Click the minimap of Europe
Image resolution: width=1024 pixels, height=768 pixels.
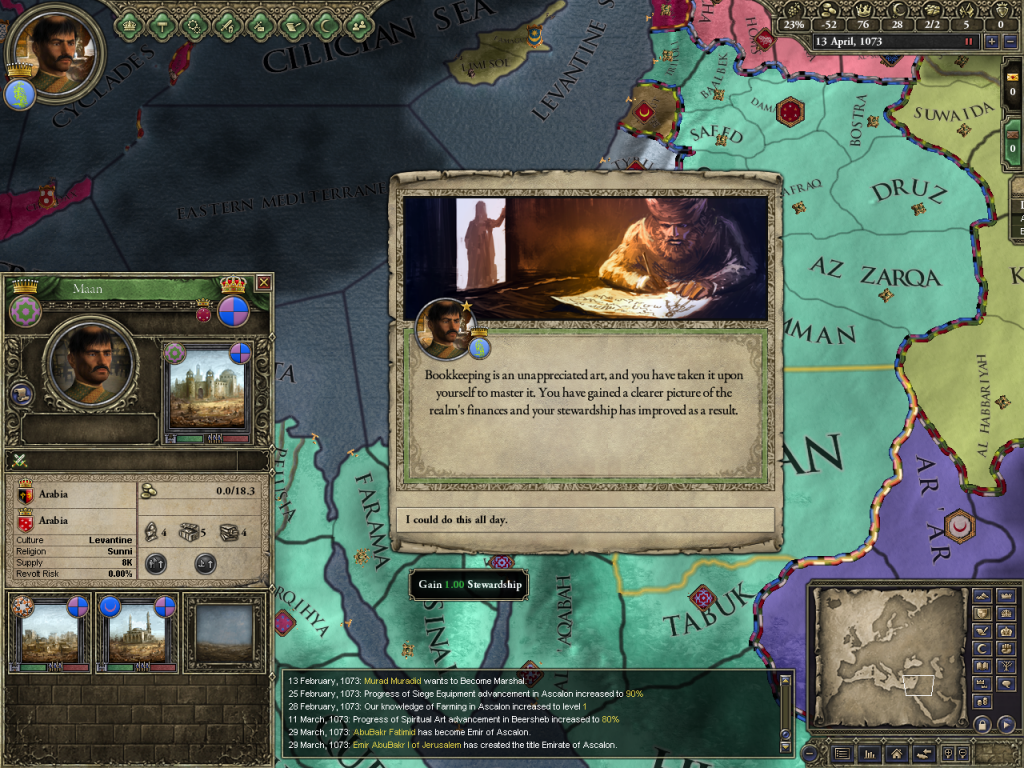click(x=888, y=655)
